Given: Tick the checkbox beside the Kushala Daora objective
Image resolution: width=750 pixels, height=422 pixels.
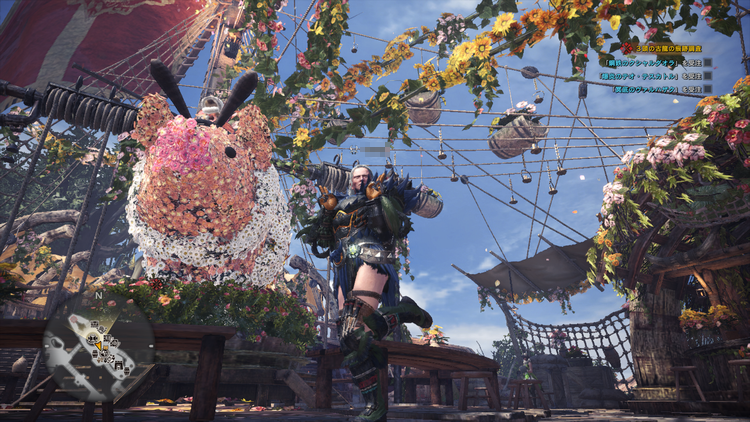Looking at the screenshot, I should pyautogui.click(x=708, y=62).
